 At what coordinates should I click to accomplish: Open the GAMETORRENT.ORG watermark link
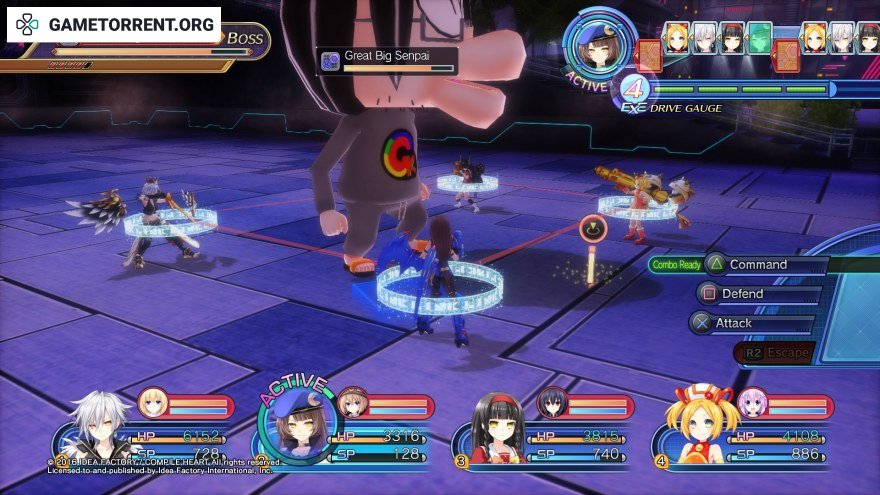[x=113, y=24]
